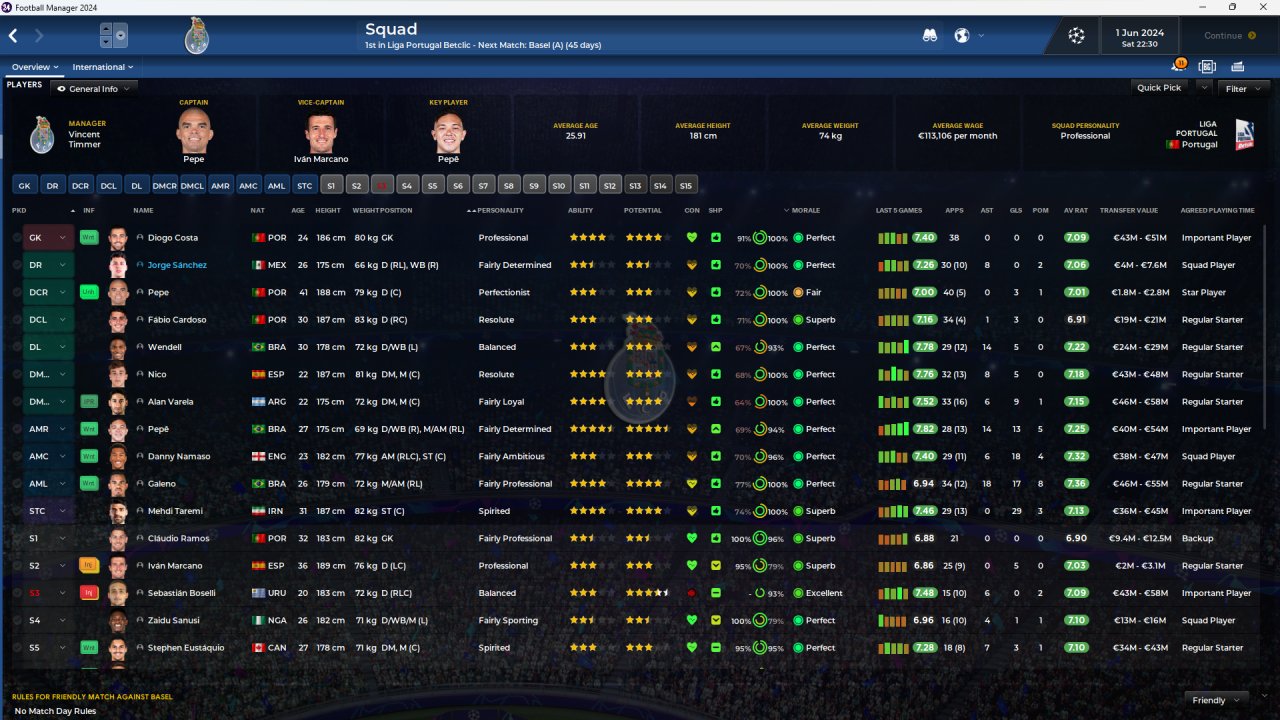This screenshot has height=720, width=1280.
Task: Choose the S1 substitute slot button
Action: 331,185
